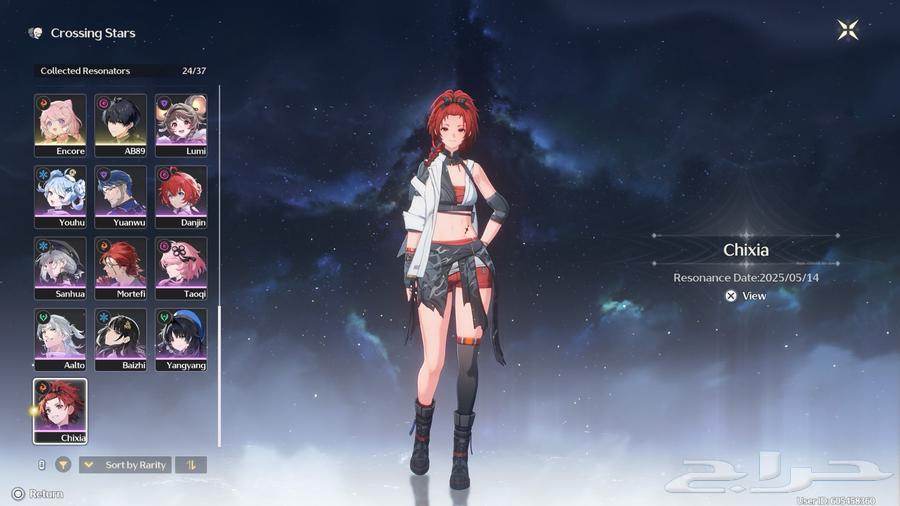900x506 pixels.
Task: Toggle the sort order arrows button
Action: (x=191, y=465)
